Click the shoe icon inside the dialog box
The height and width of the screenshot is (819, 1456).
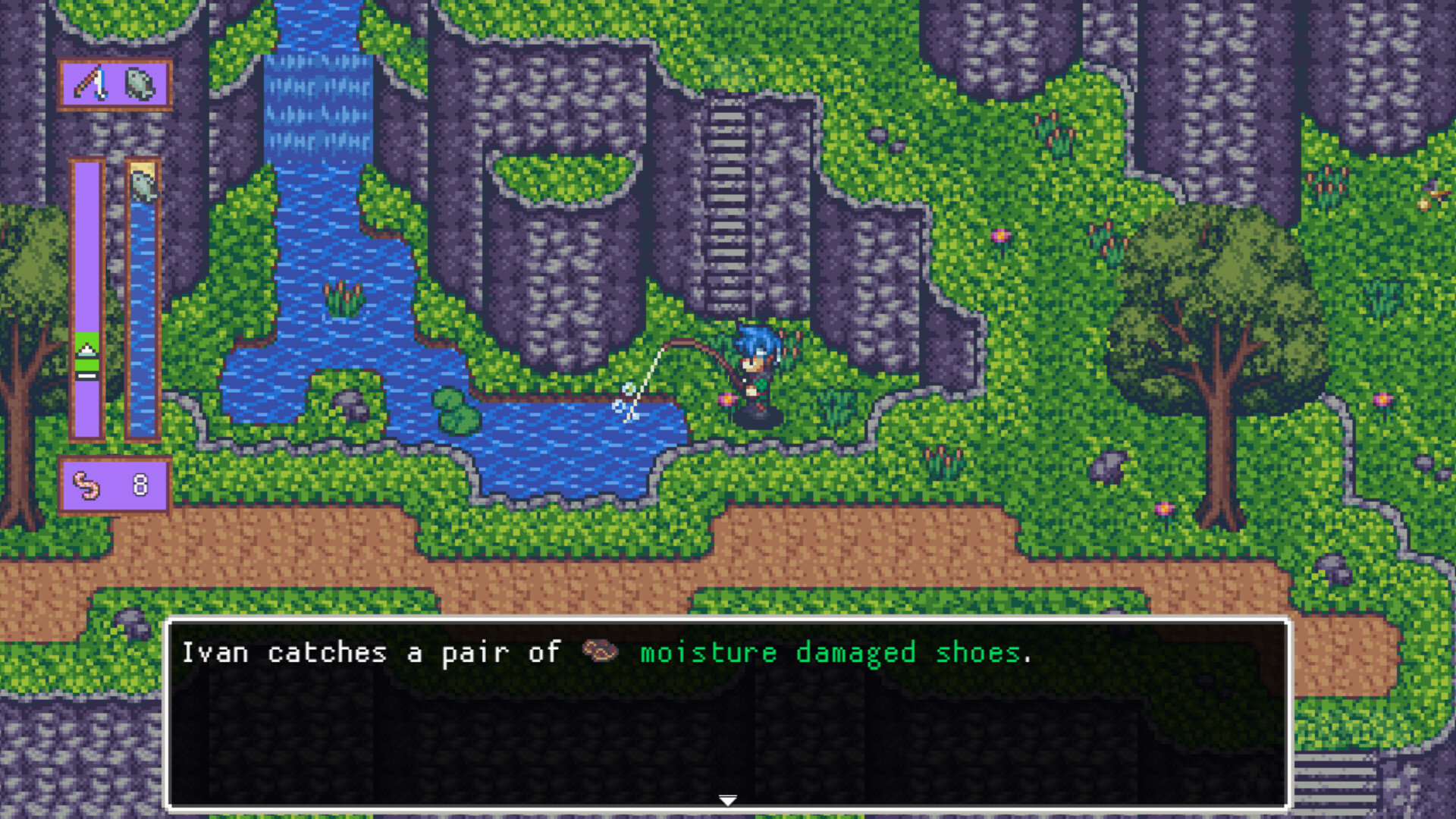pos(598,653)
